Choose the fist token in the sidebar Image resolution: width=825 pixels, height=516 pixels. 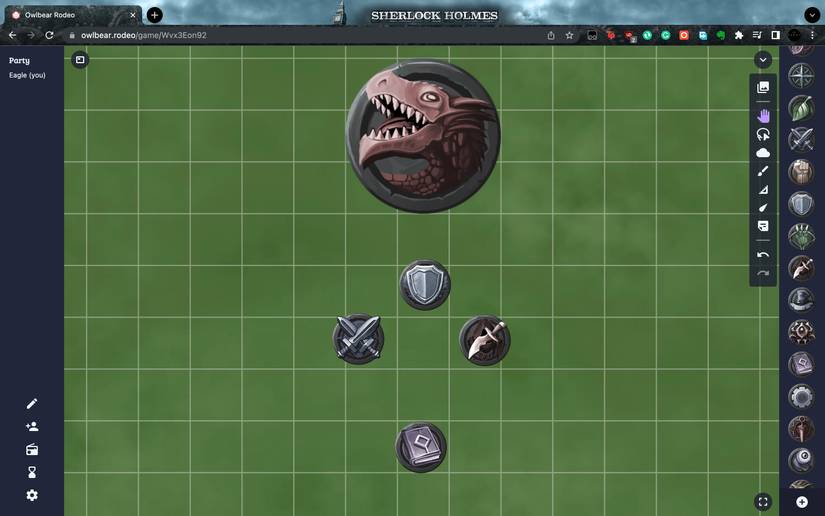[801, 172]
